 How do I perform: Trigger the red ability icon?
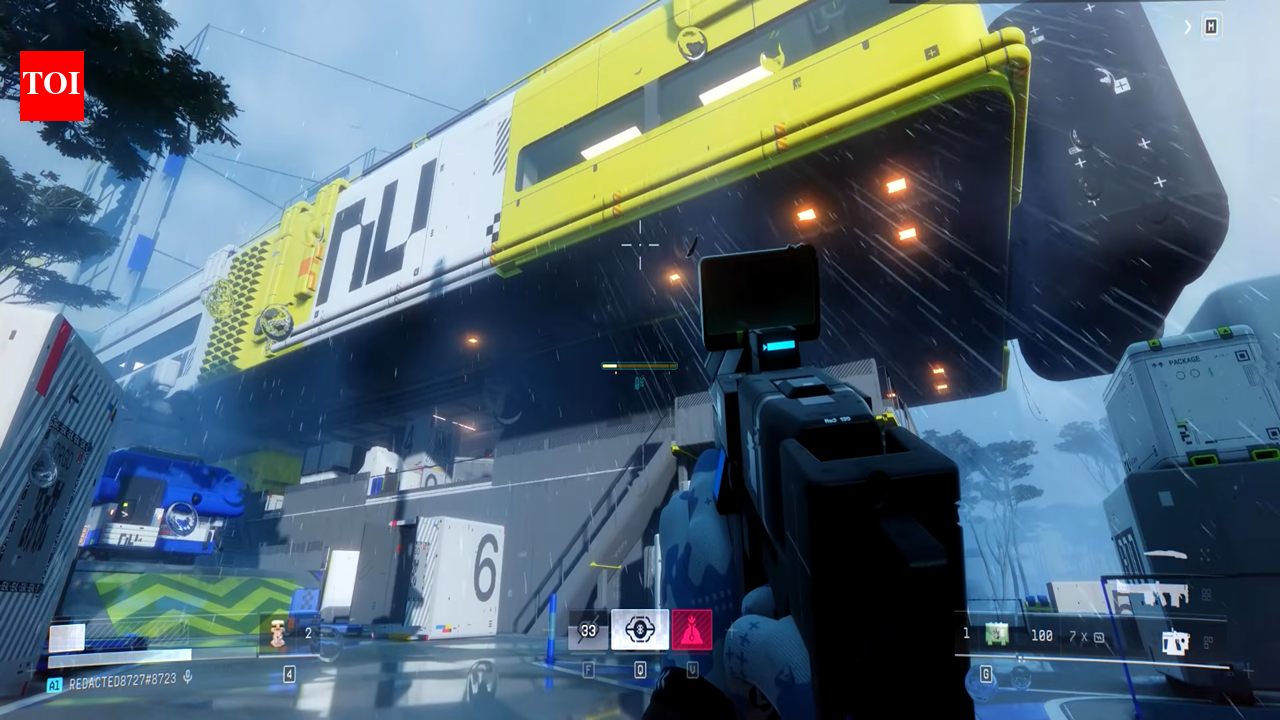coord(692,630)
